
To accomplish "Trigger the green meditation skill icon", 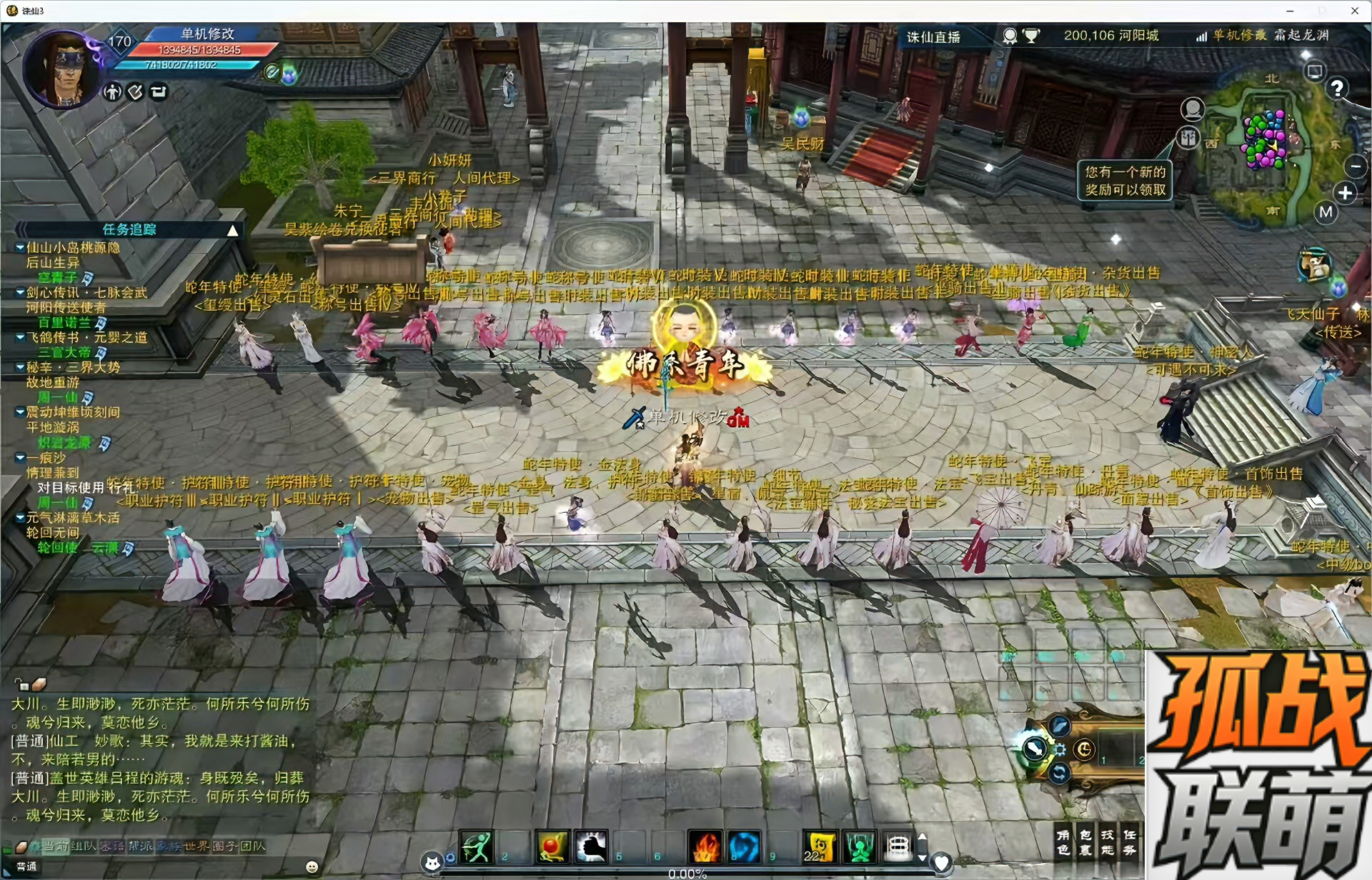I will [x=860, y=847].
